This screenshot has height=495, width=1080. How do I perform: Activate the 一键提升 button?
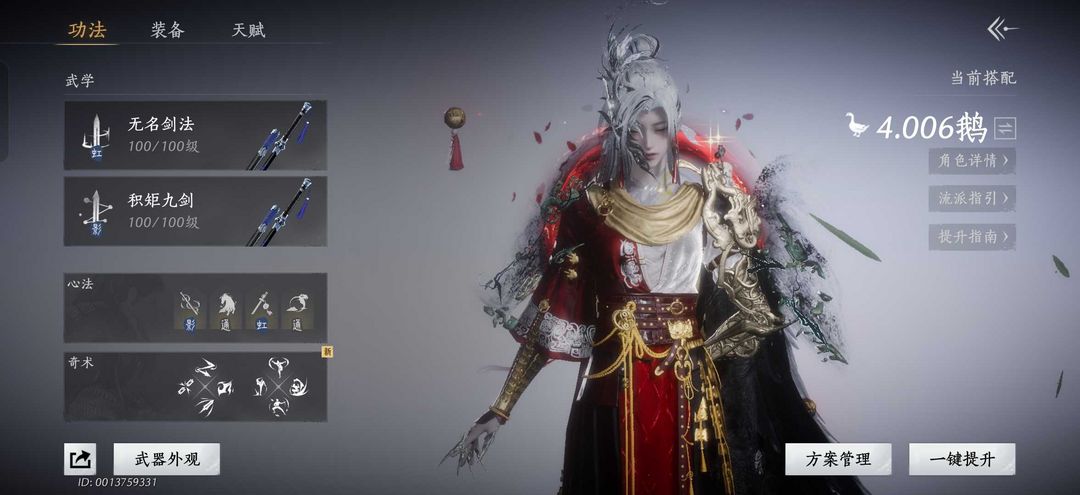coord(962,459)
